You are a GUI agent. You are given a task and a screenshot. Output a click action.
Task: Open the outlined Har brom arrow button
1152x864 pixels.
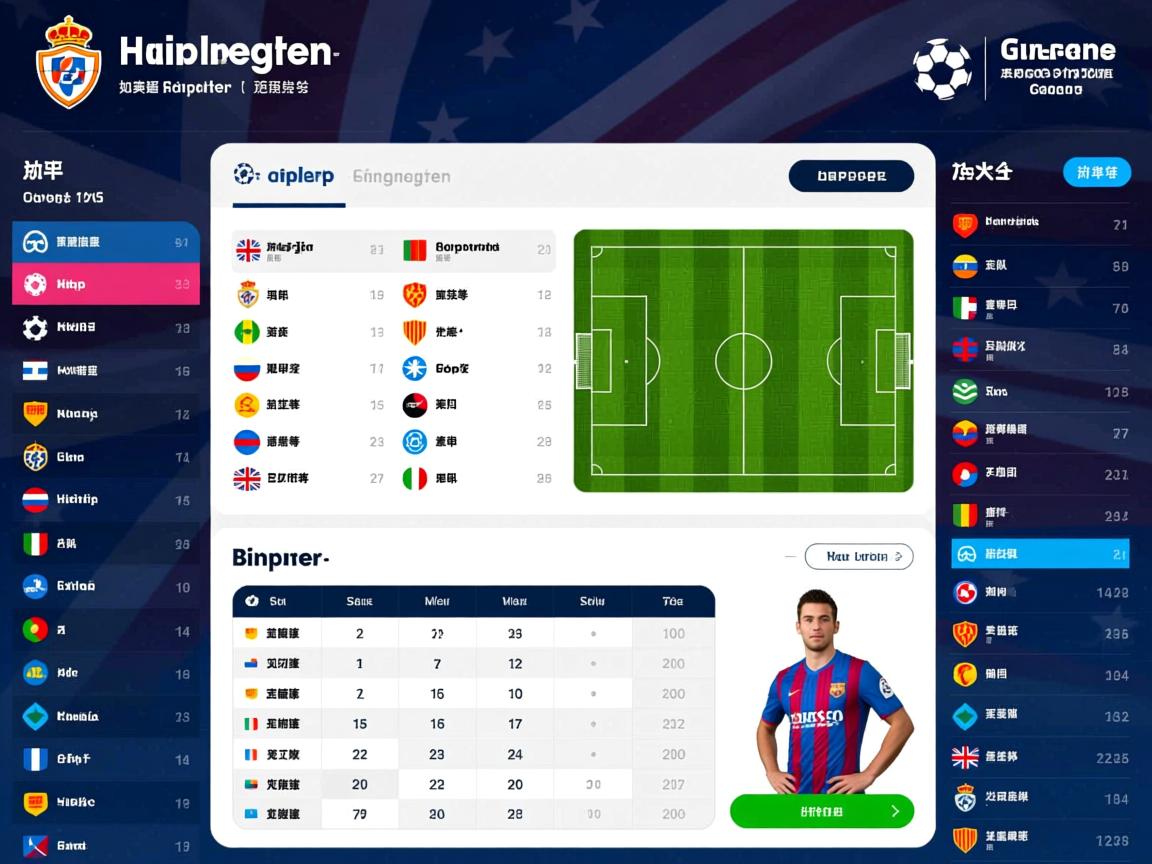858,556
